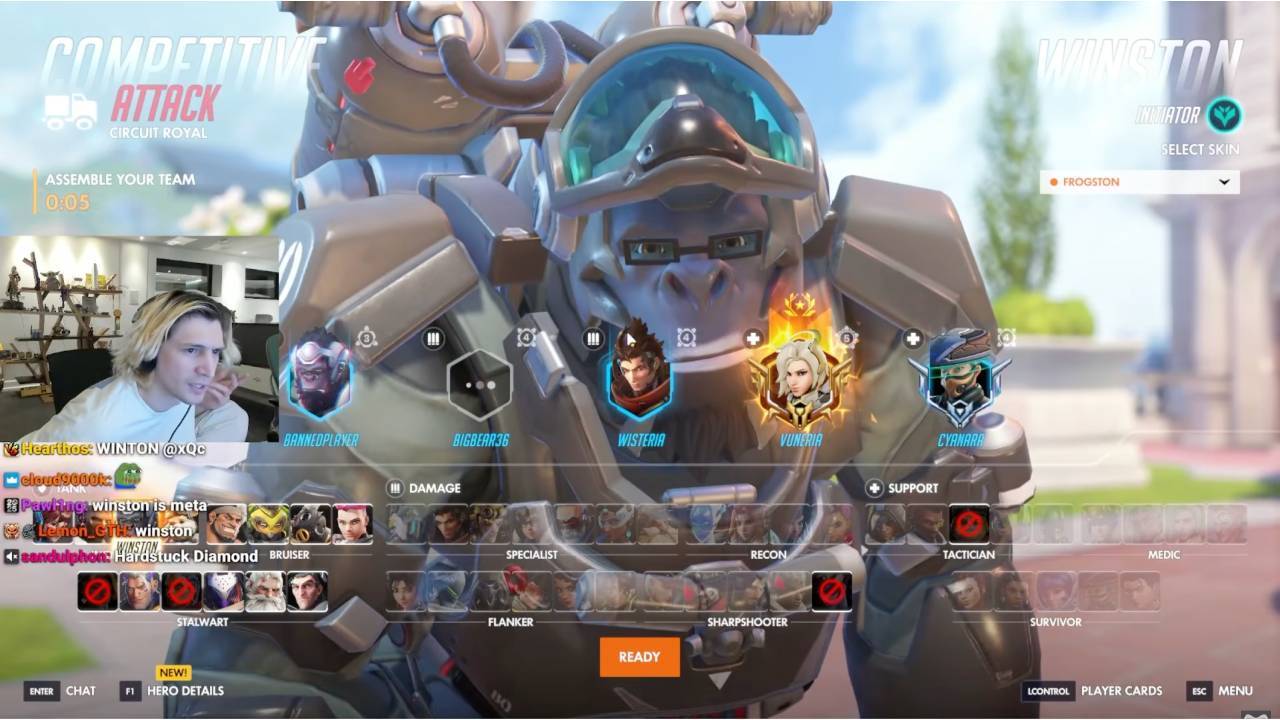
Task: Select Winston's Initiator role emblem
Action: point(1225,115)
